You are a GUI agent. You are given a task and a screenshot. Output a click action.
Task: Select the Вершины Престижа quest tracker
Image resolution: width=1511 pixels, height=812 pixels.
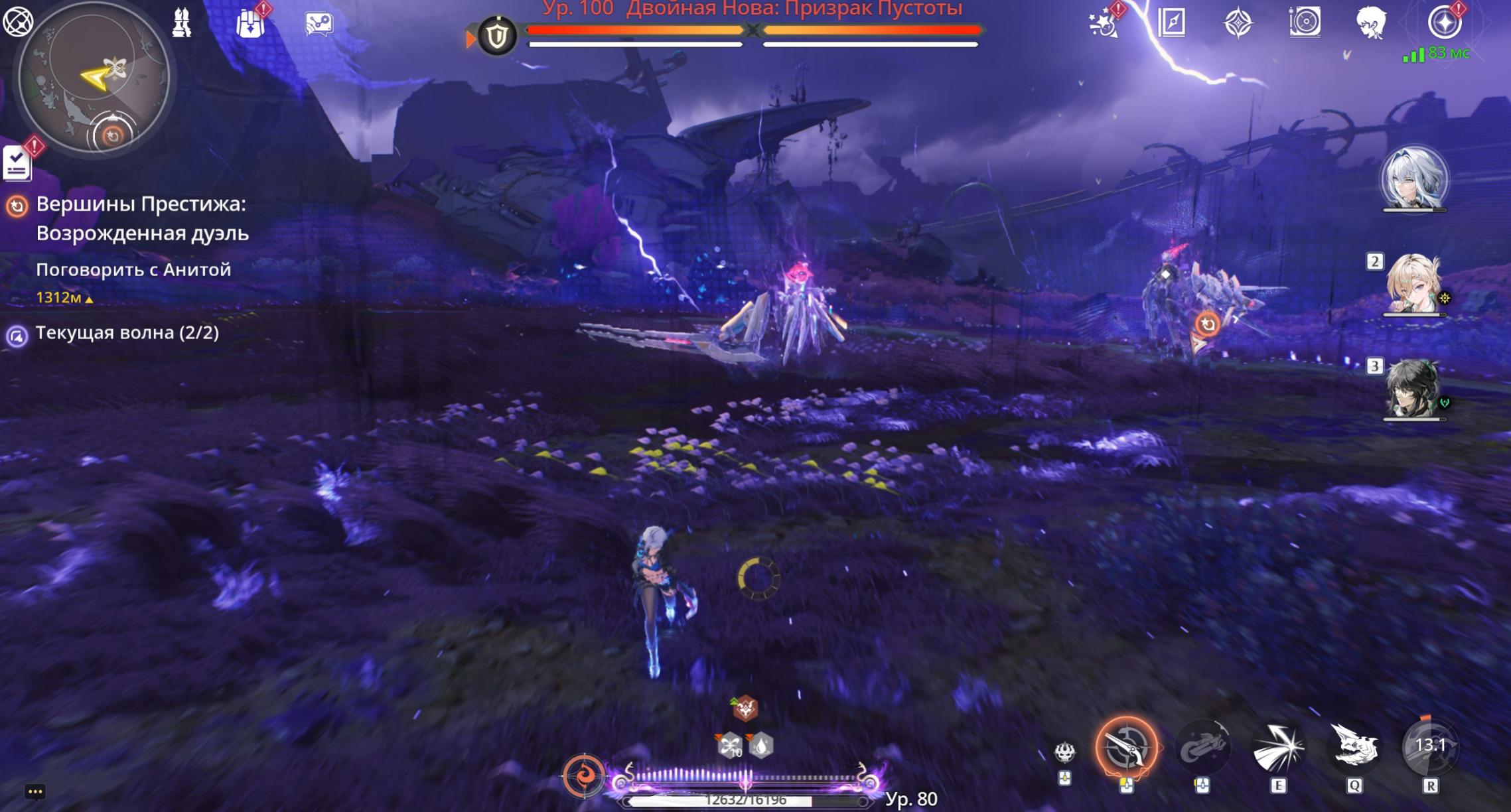[x=141, y=218]
